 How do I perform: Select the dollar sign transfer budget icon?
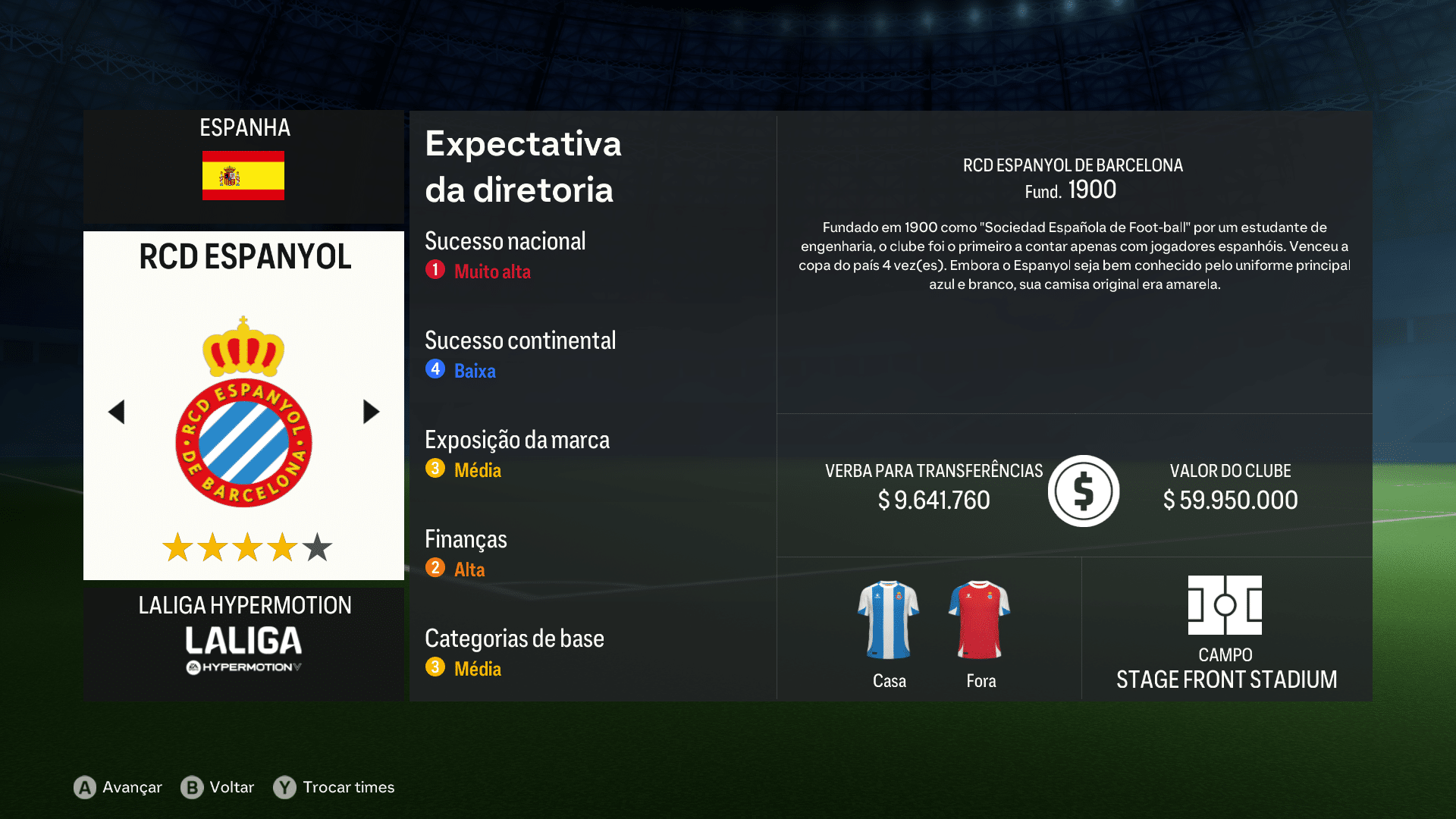(1083, 491)
